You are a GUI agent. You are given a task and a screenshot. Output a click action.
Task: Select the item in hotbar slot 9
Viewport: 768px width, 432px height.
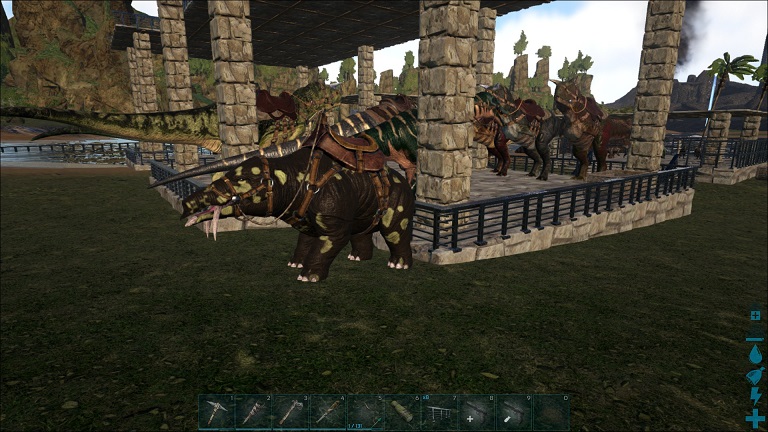(514, 412)
